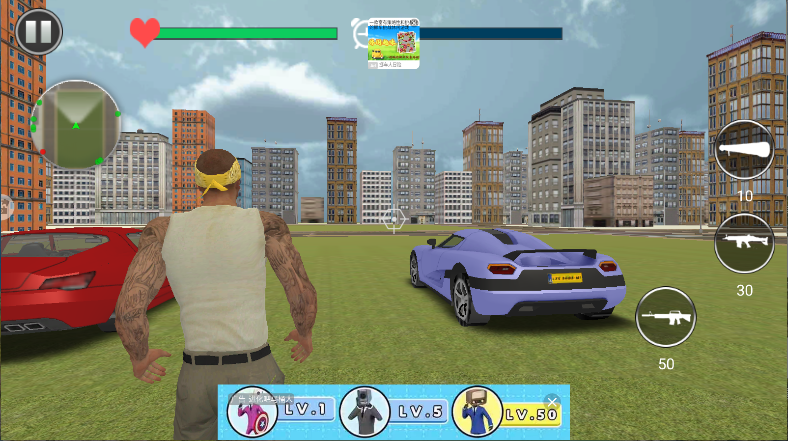The width and height of the screenshot is (788, 441).
Task: Select the baseball bat weapon
Action: [745, 151]
